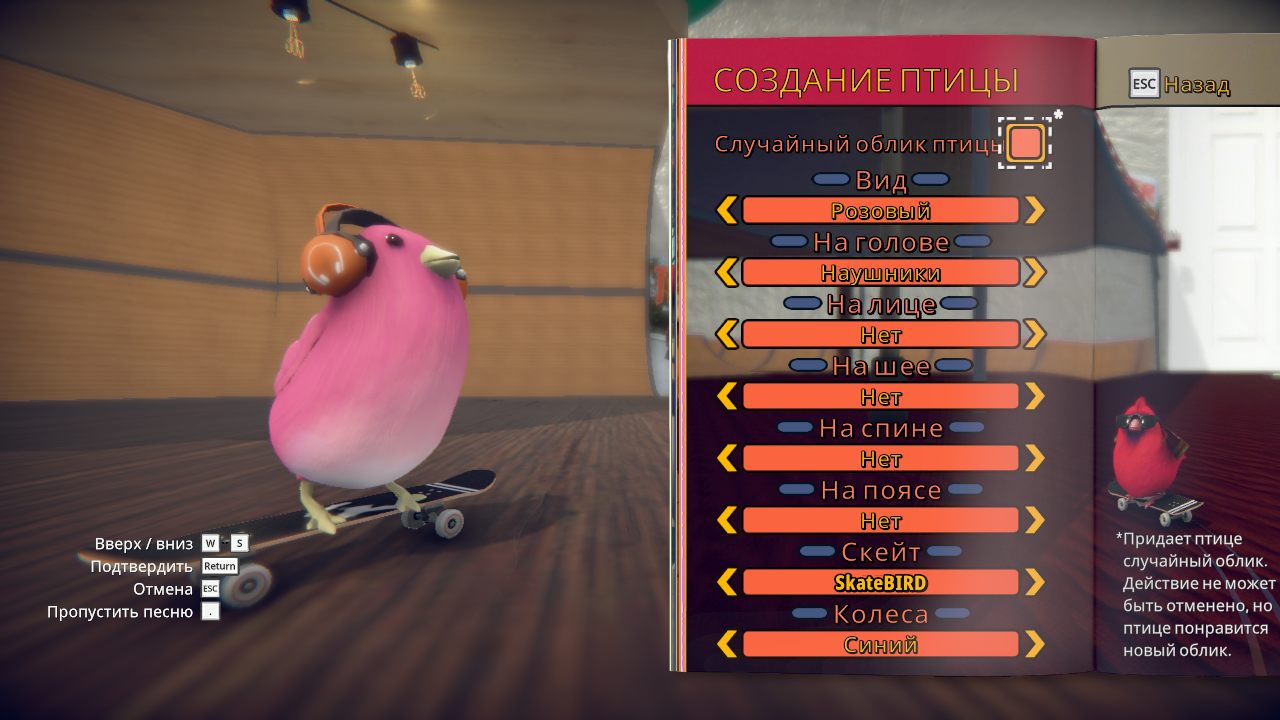Image resolution: width=1280 pixels, height=720 pixels.
Task: Click the ESC key hint beside Отмена
Action: click(x=213, y=588)
